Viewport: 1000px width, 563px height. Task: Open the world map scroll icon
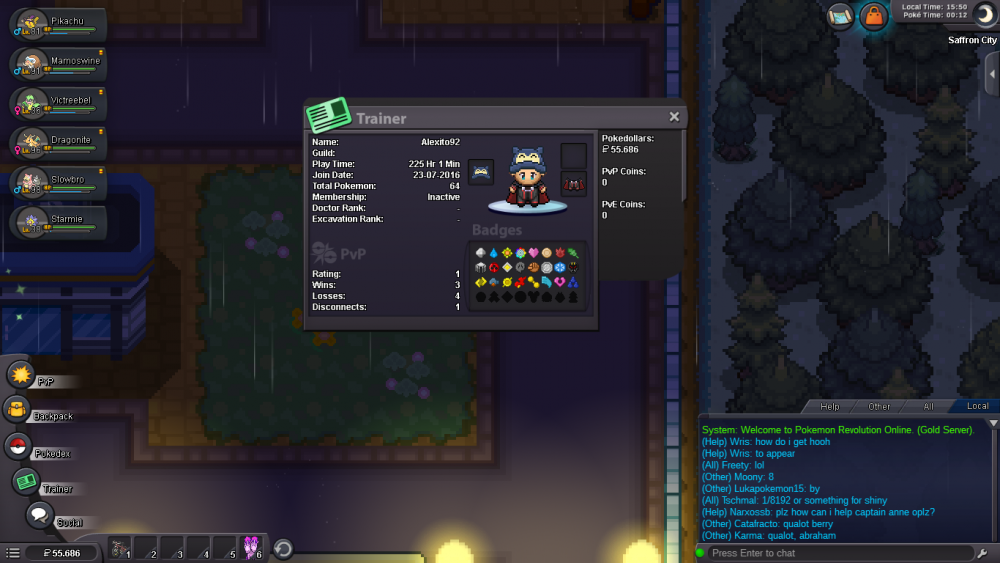pyautogui.click(x=840, y=15)
